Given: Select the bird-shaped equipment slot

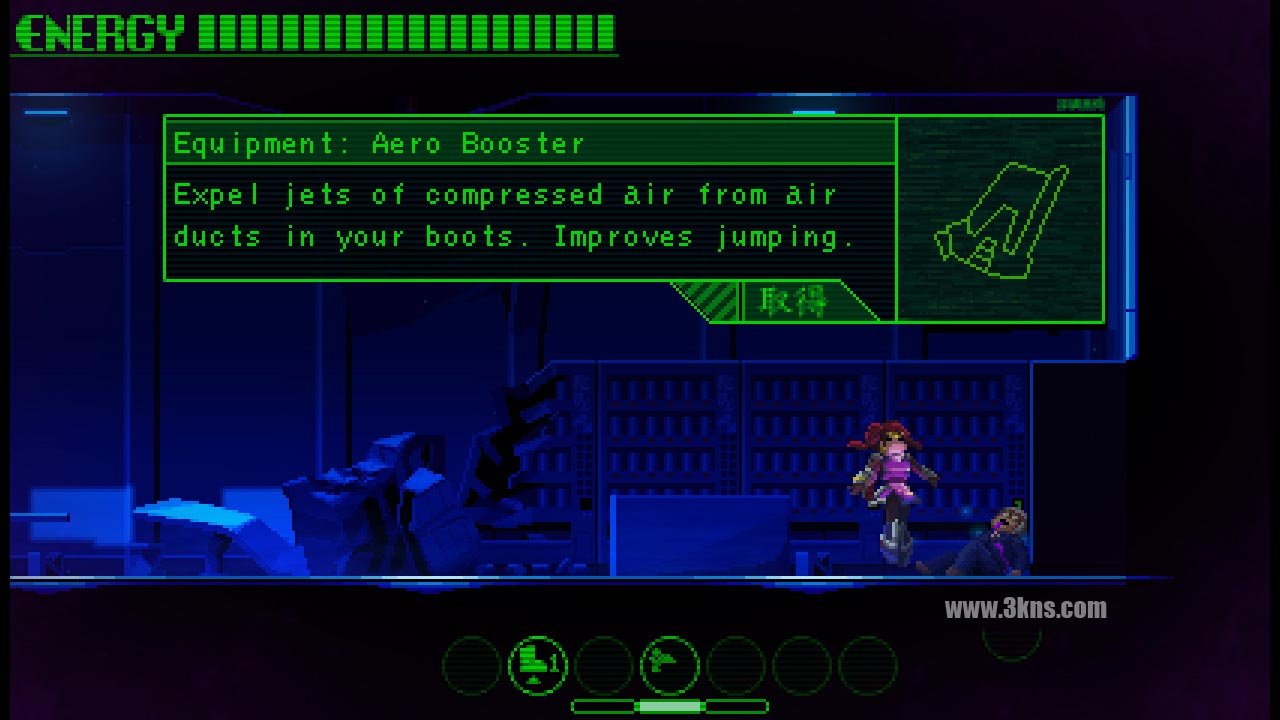Looking at the screenshot, I should (669, 665).
